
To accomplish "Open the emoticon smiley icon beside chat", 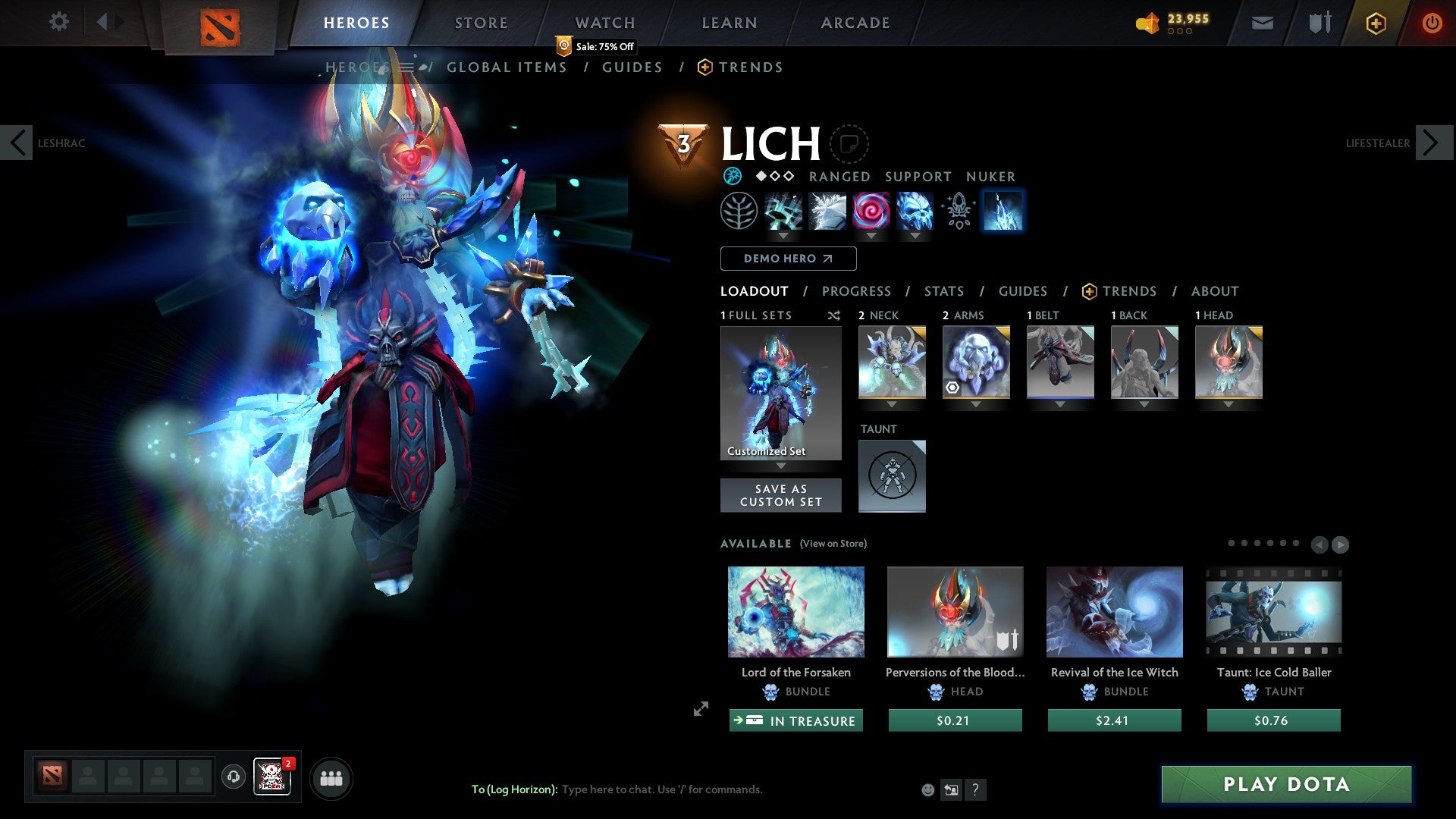I will coord(927,789).
